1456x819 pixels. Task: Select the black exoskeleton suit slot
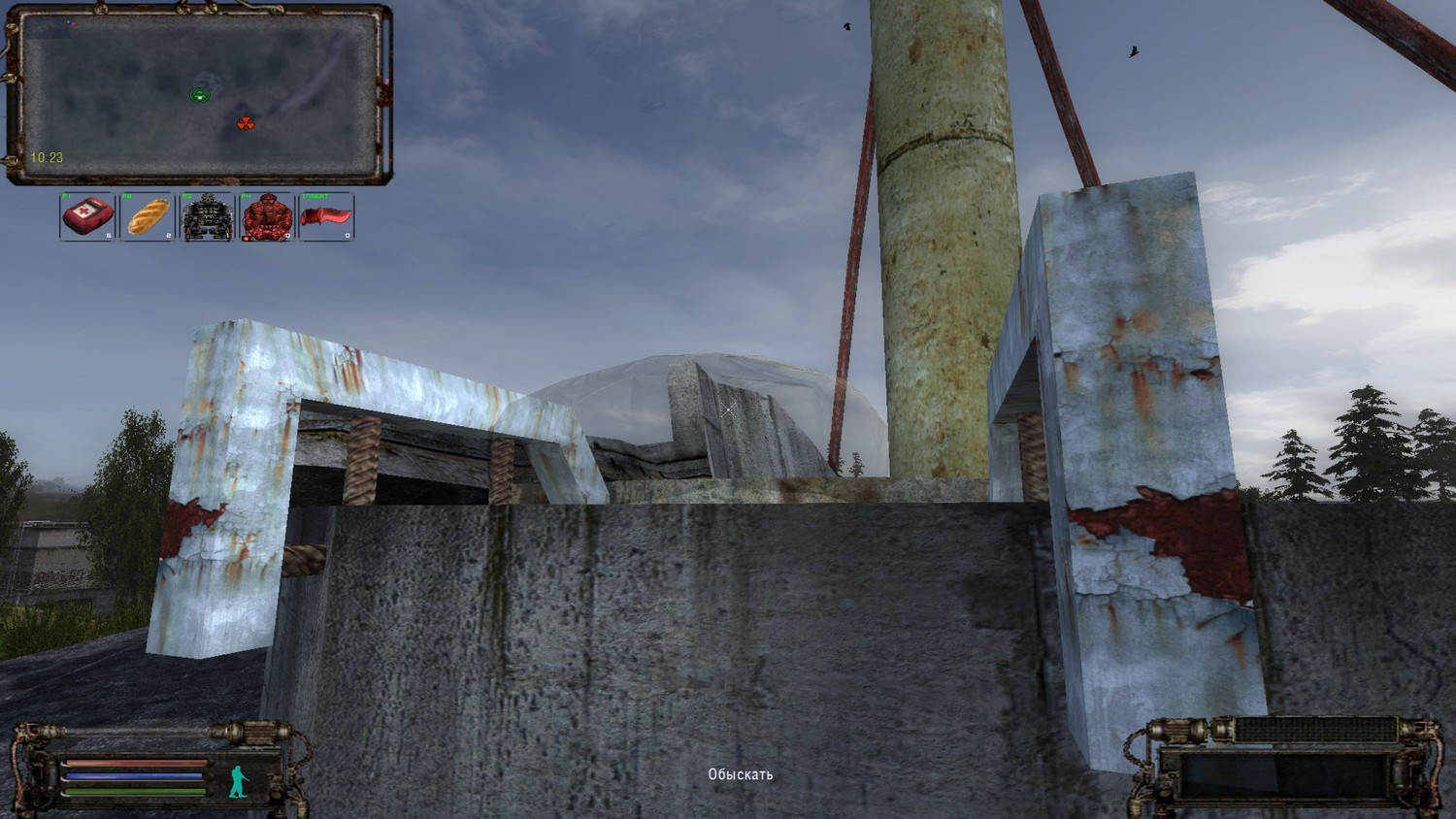pos(208,217)
